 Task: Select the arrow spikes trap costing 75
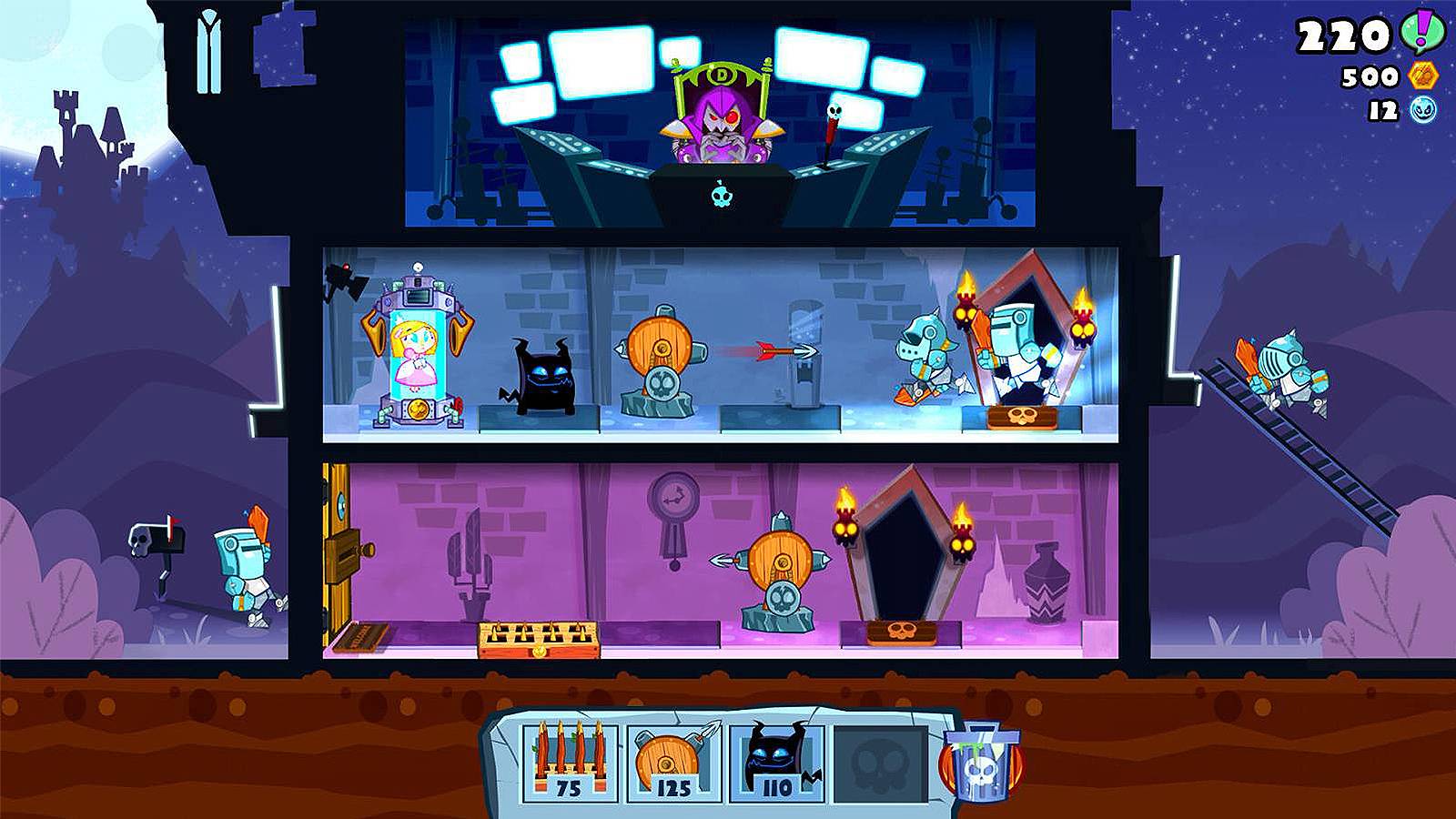click(x=569, y=757)
